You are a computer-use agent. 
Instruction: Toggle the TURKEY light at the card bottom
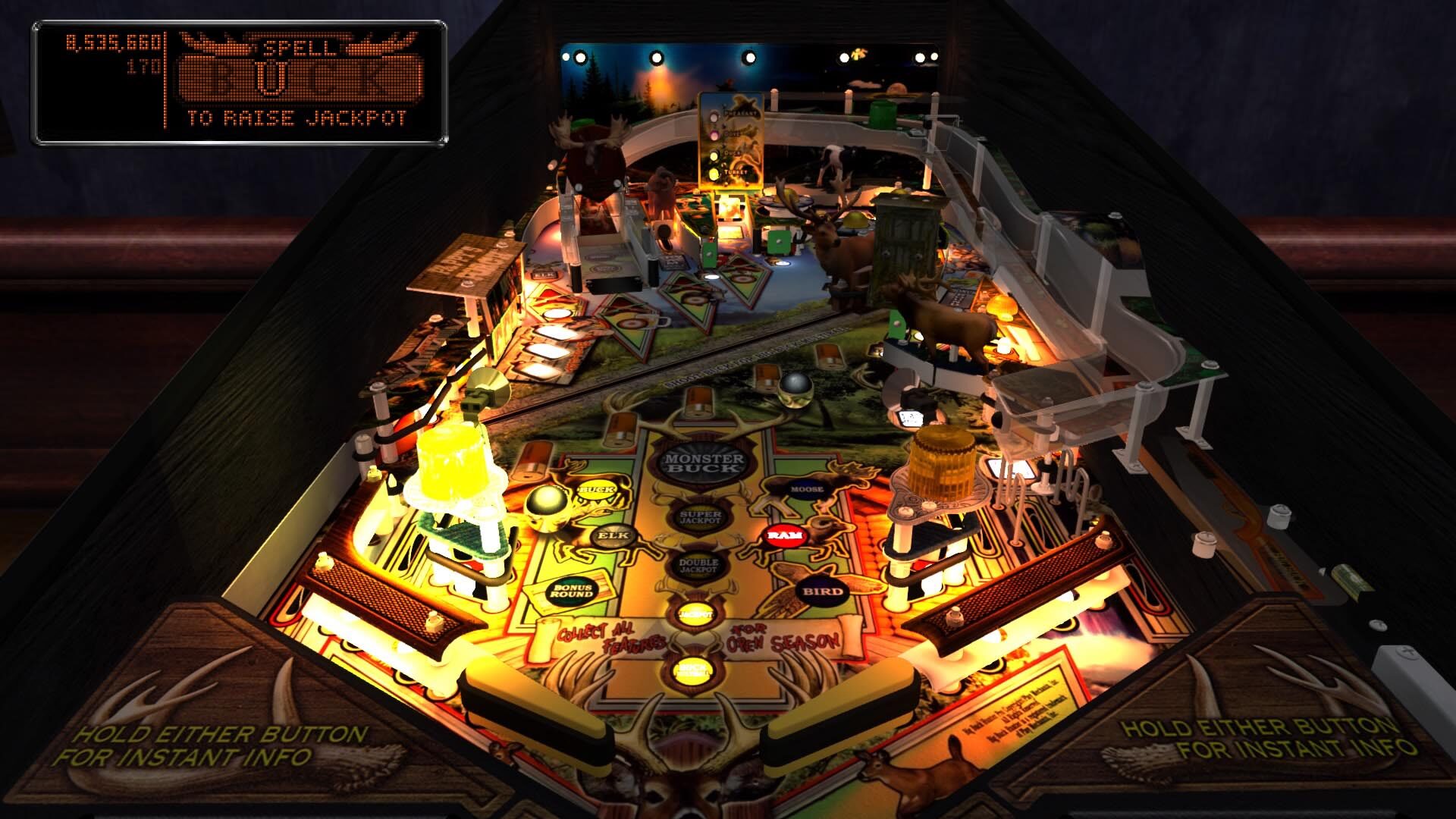714,173
